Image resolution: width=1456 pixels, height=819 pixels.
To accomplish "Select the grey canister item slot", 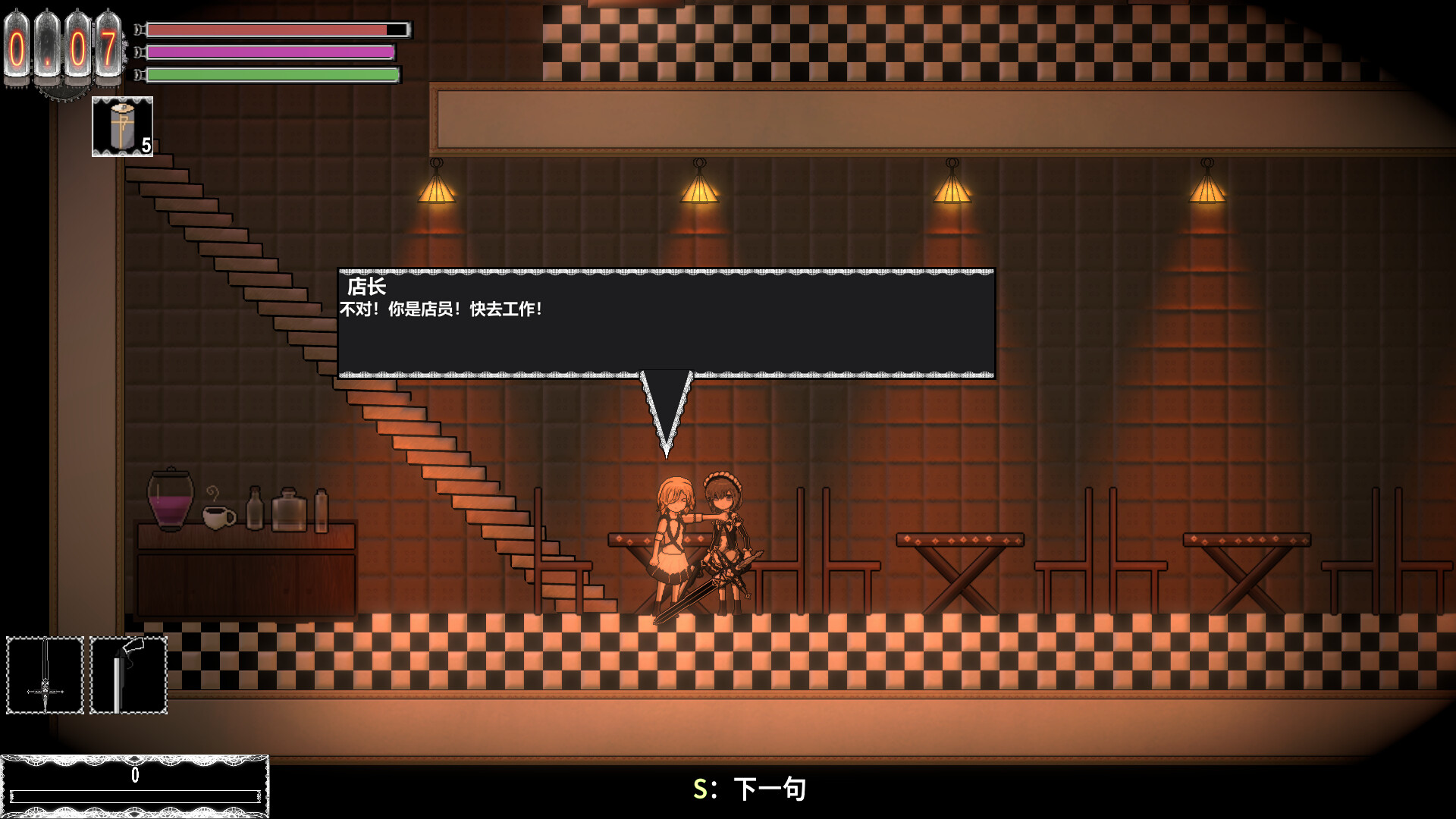I will [122, 127].
